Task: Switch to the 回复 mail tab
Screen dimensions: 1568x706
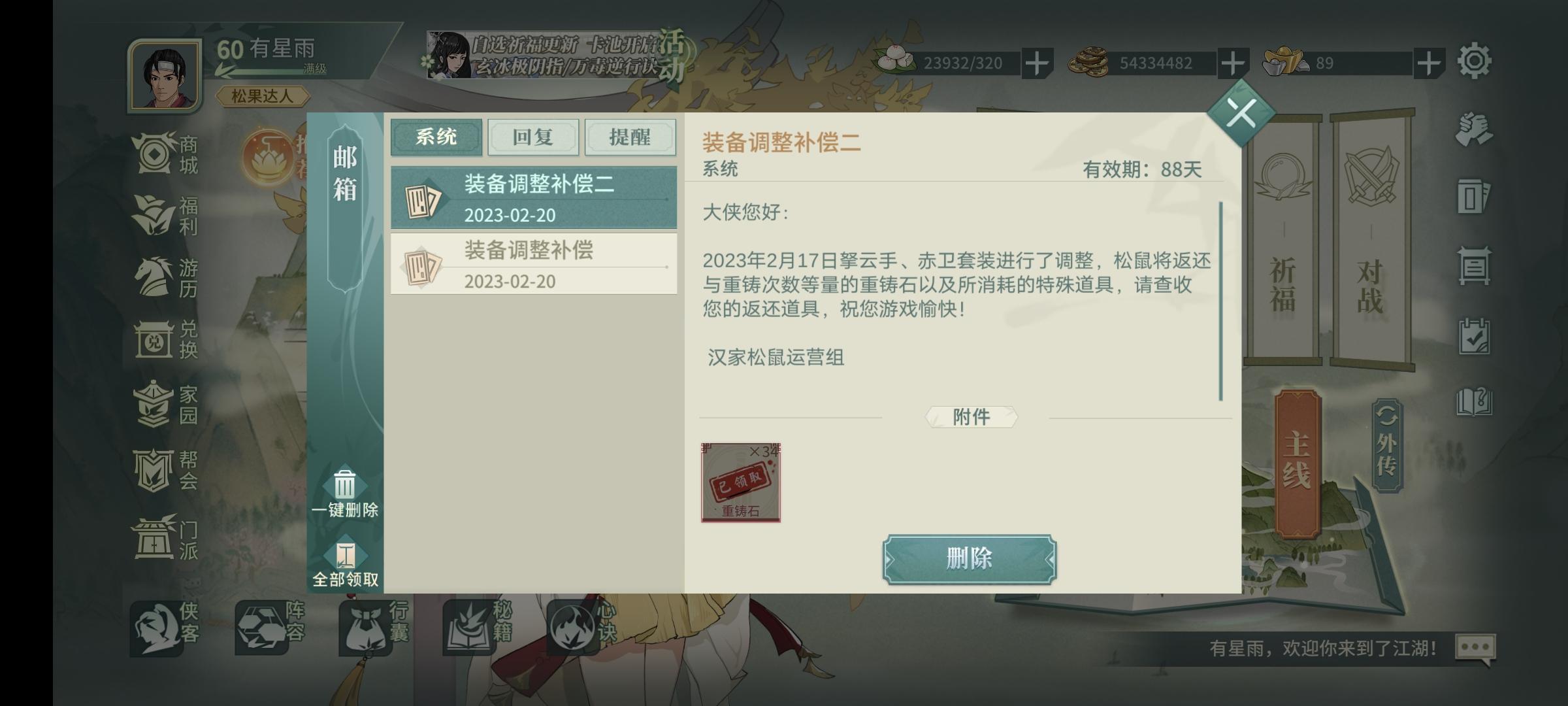Action: click(x=534, y=137)
